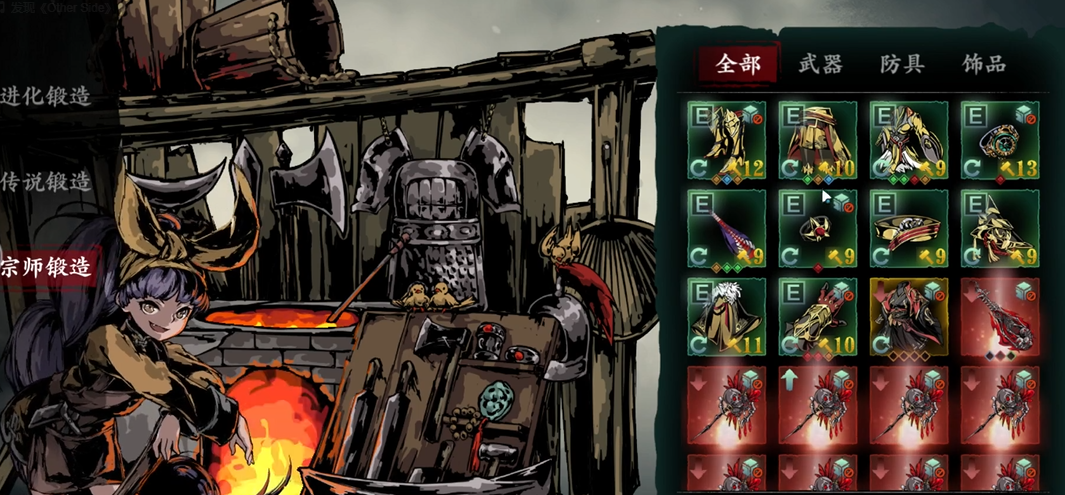Choose the gold gauntlet with level 10
1065x495 pixels.
[817, 318]
